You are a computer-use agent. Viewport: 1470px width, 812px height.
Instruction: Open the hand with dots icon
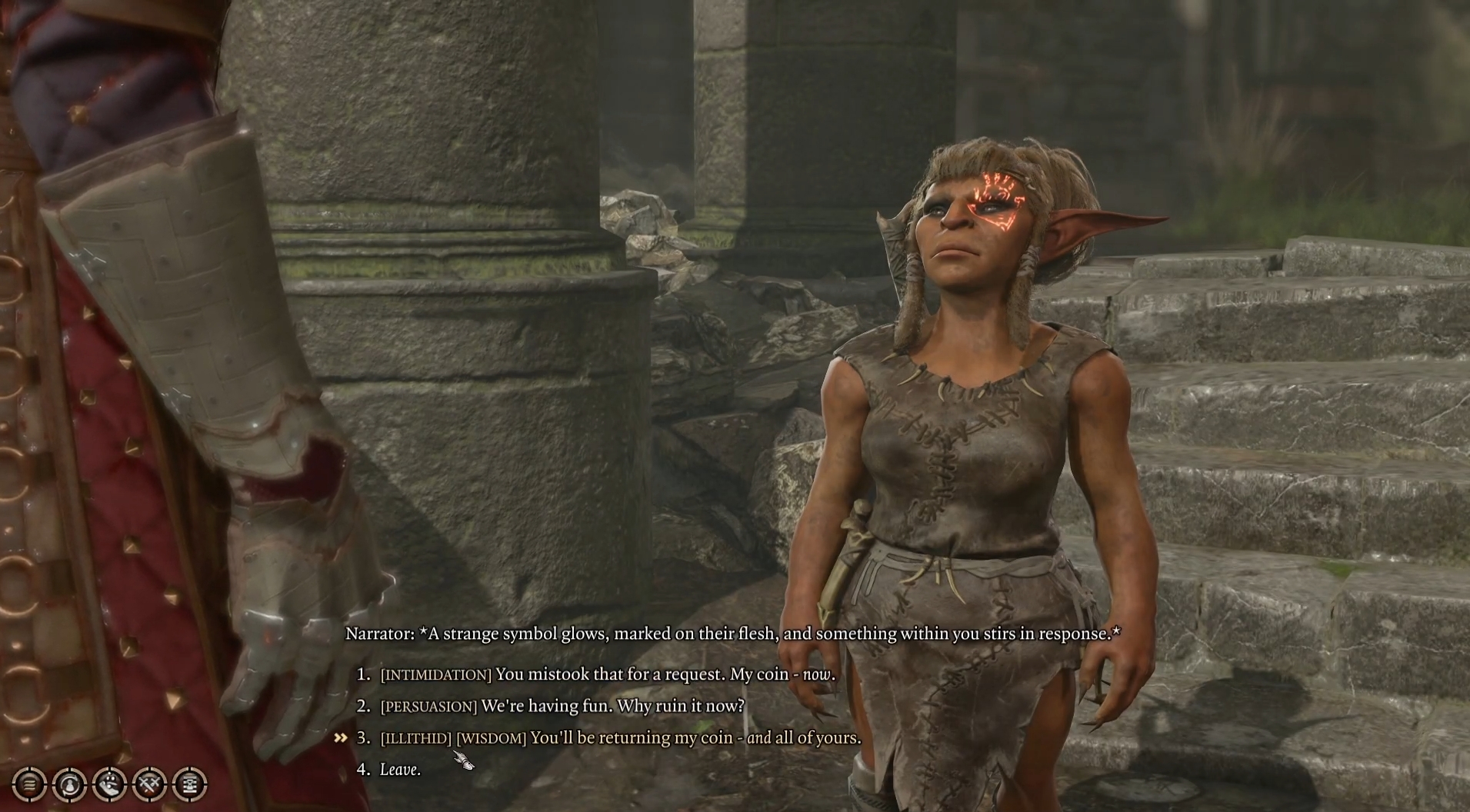109,784
